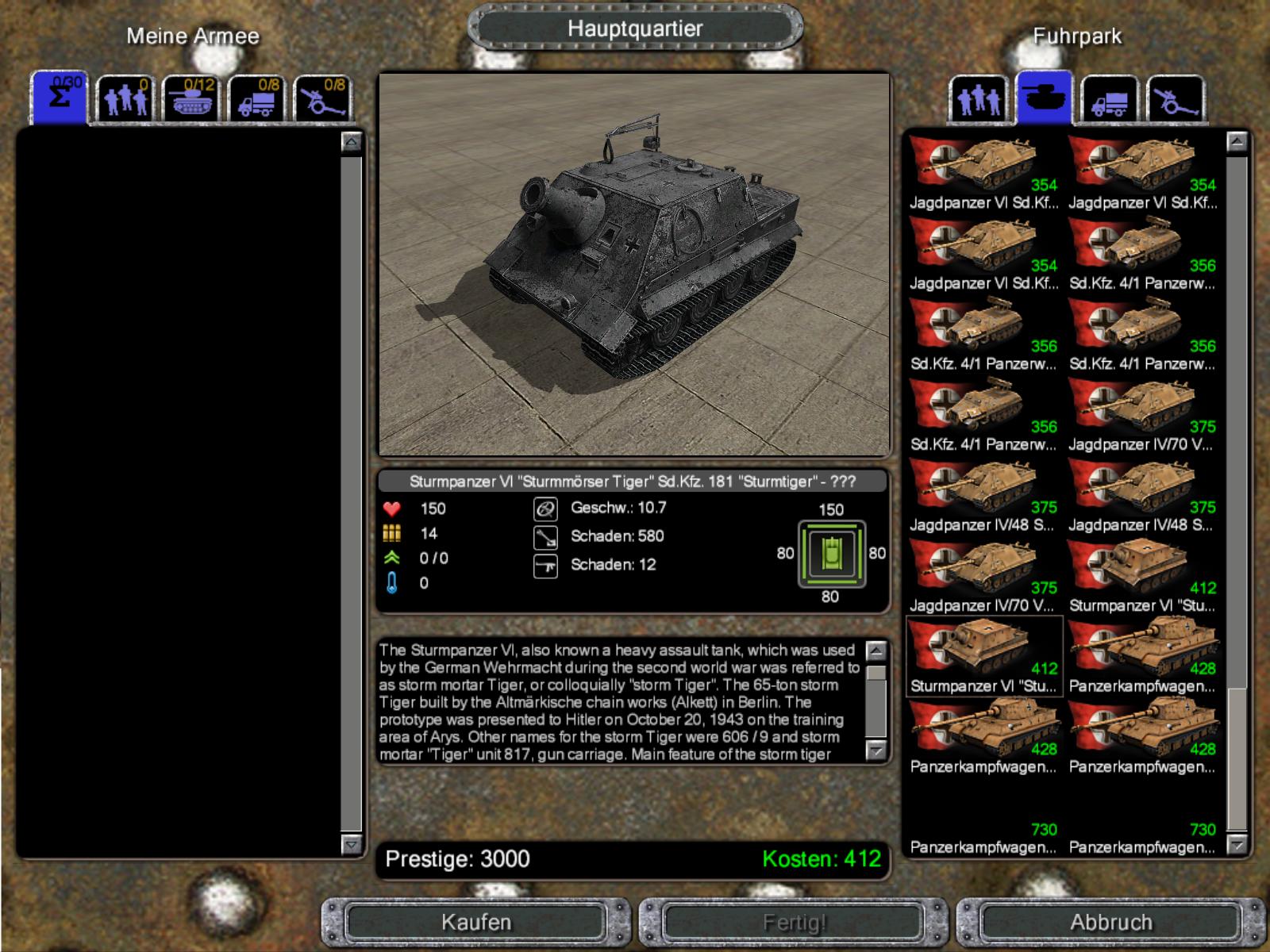Choose the Jagdpanzer IV/70 costing 375
The width and height of the screenshot is (1270, 952).
point(1142,414)
